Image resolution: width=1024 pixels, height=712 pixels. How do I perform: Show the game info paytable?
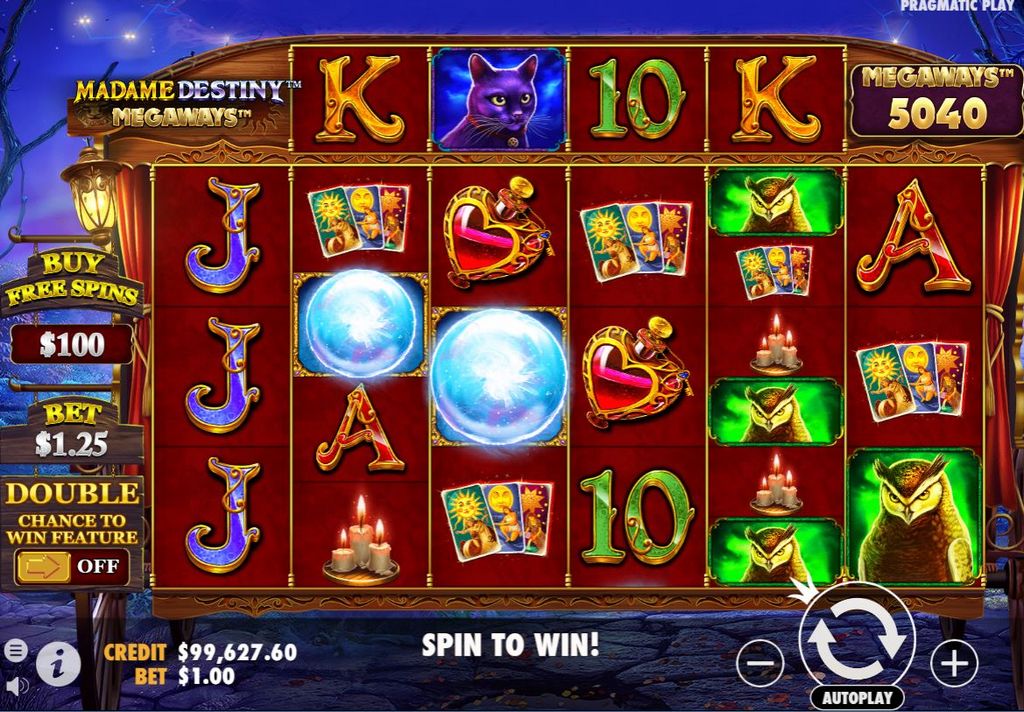[x=58, y=663]
